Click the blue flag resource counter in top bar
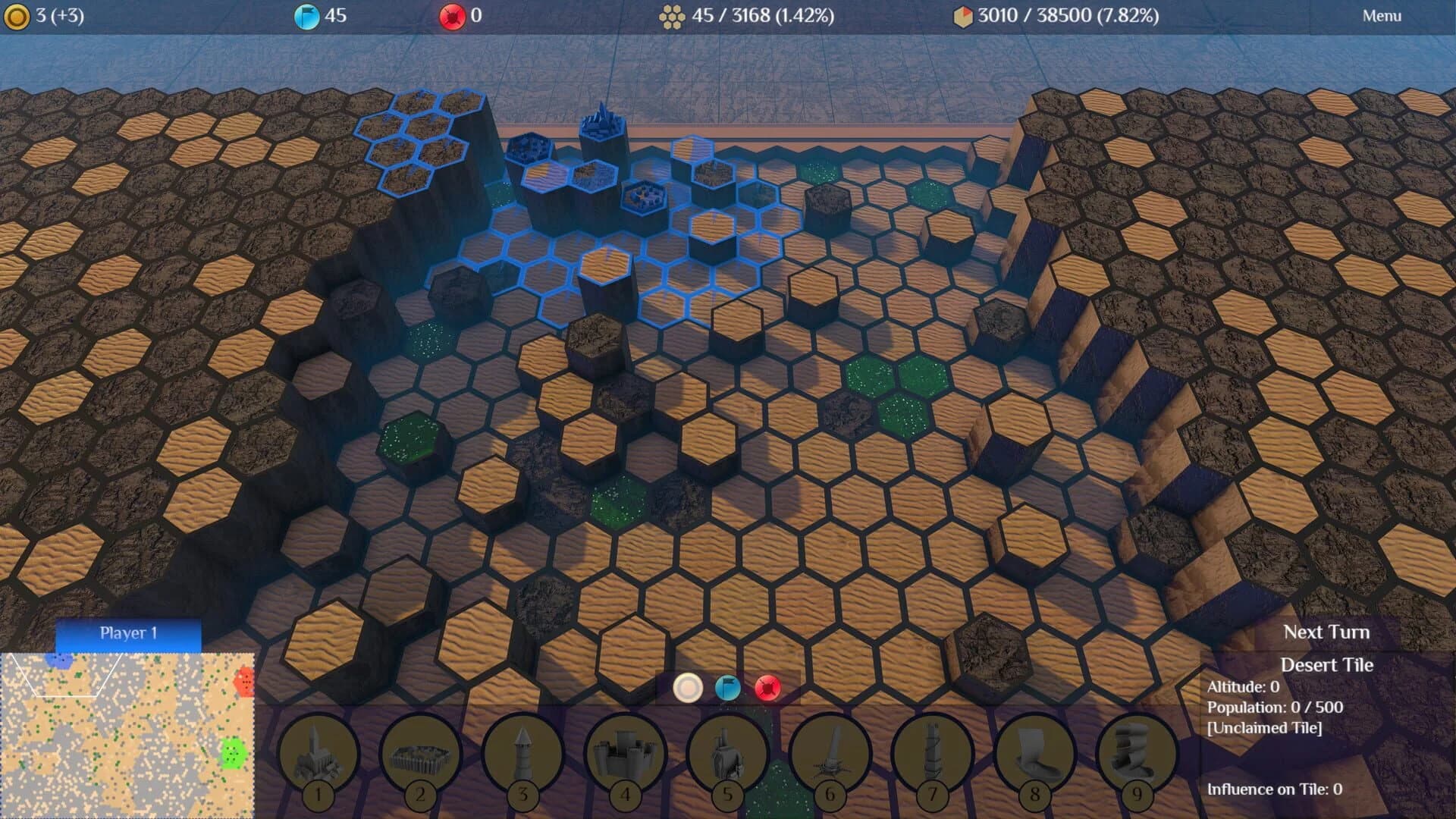The width and height of the screenshot is (1456, 819). [x=309, y=14]
